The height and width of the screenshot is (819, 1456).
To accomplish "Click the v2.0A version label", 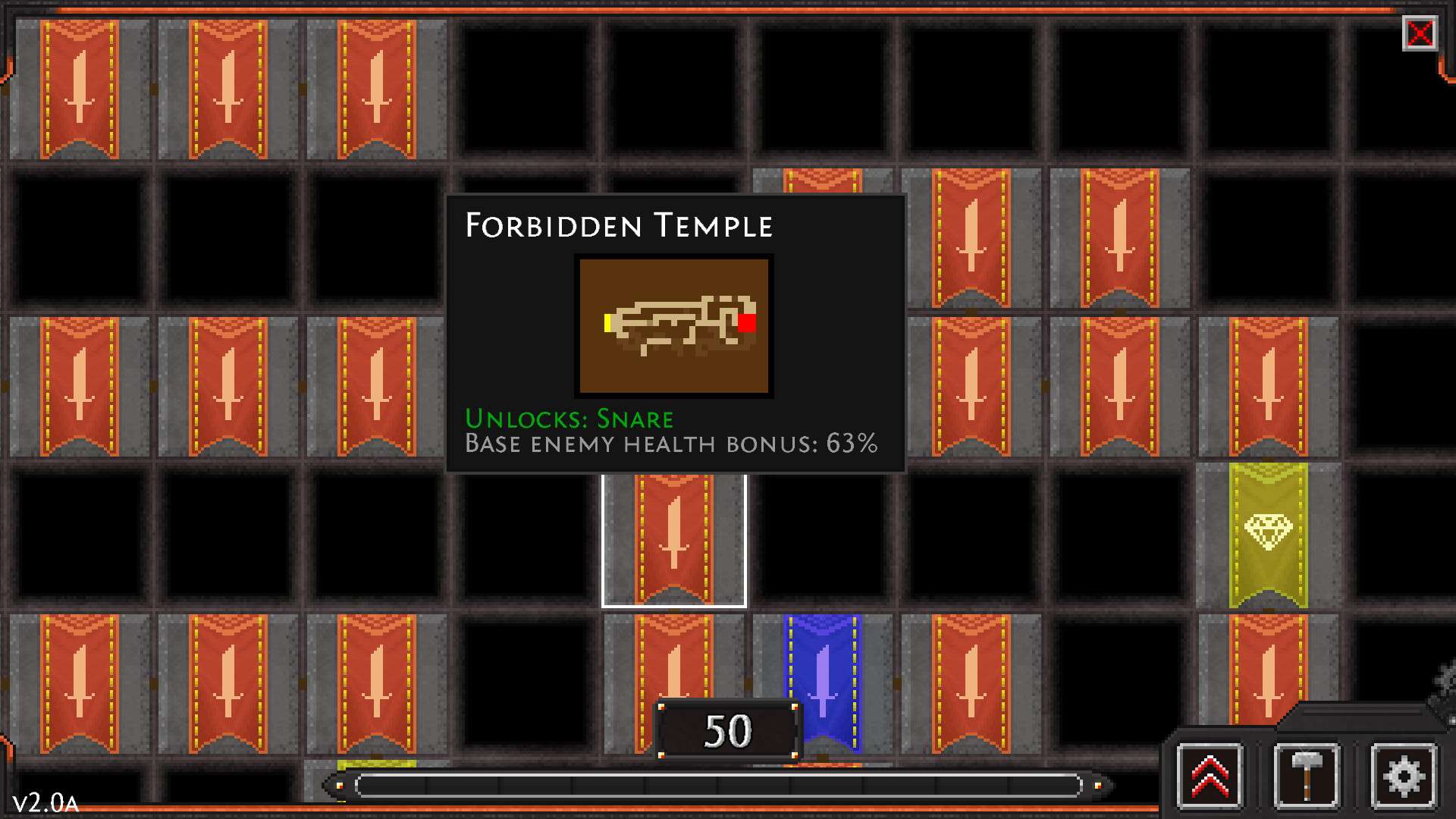I will pyautogui.click(x=47, y=801).
